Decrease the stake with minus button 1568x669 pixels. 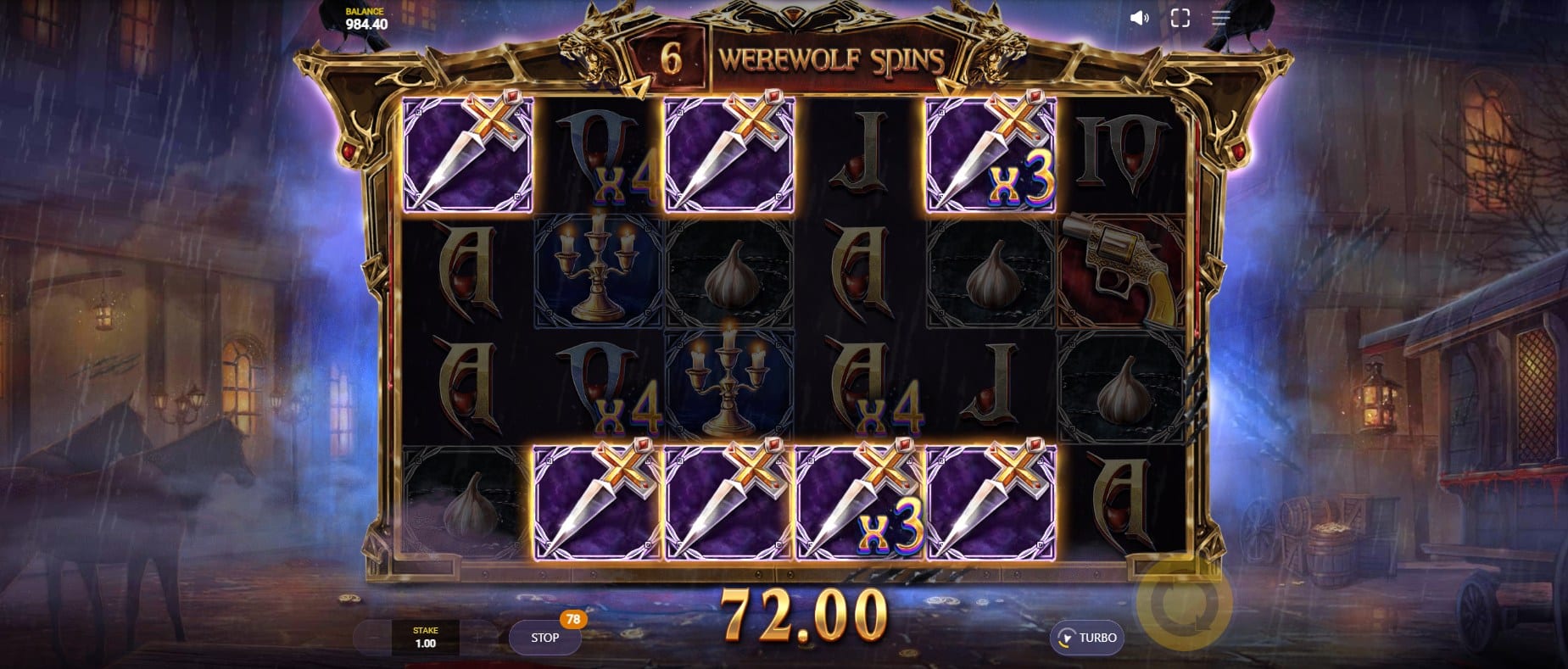tap(373, 638)
